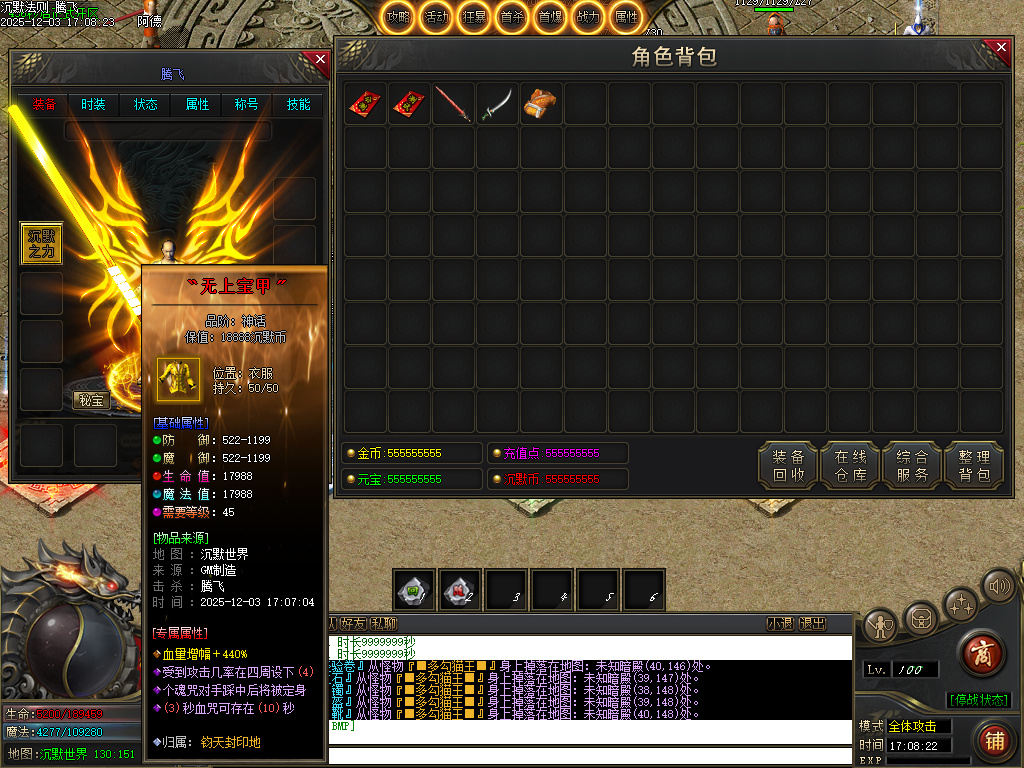Click the 退出 exit button above chat
This screenshot has width=1024, height=768.
click(x=813, y=623)
